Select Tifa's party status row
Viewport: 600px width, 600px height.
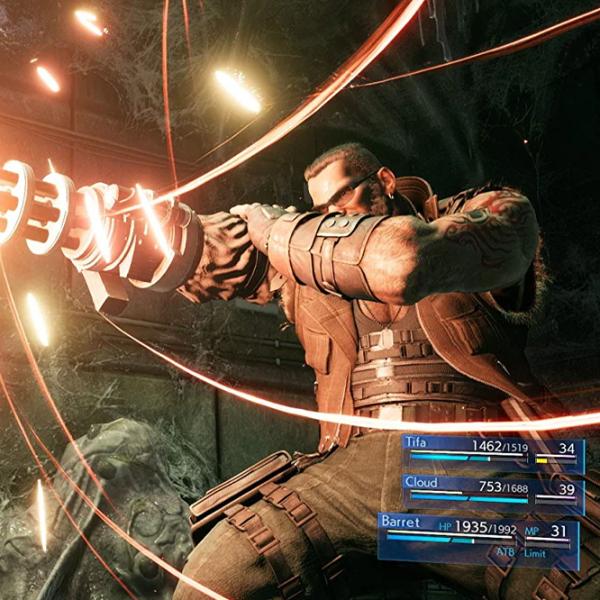pyautogui.click(x=492, y=453)
